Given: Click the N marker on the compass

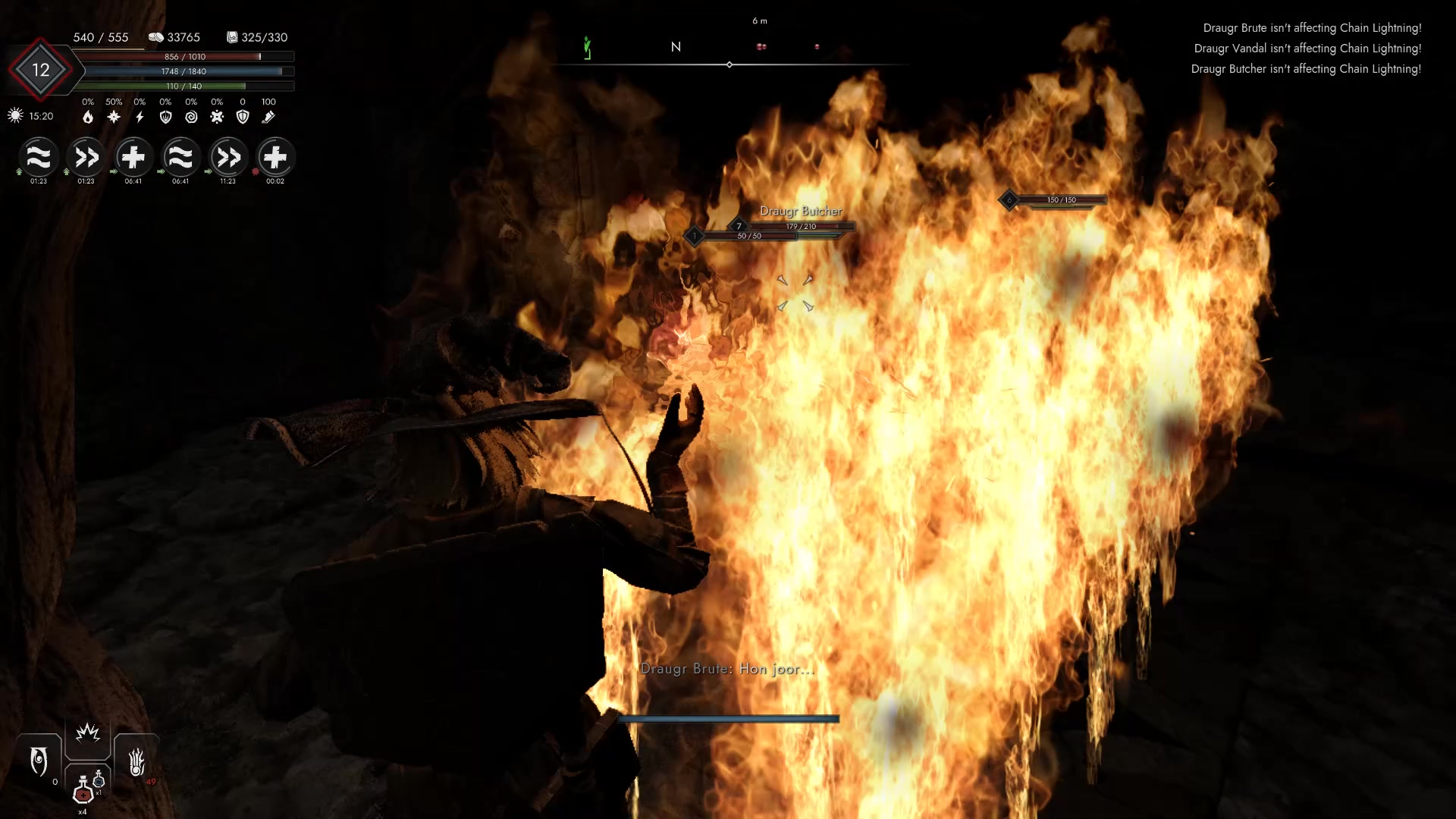Looking at the screenshot, I should [676, 46].
